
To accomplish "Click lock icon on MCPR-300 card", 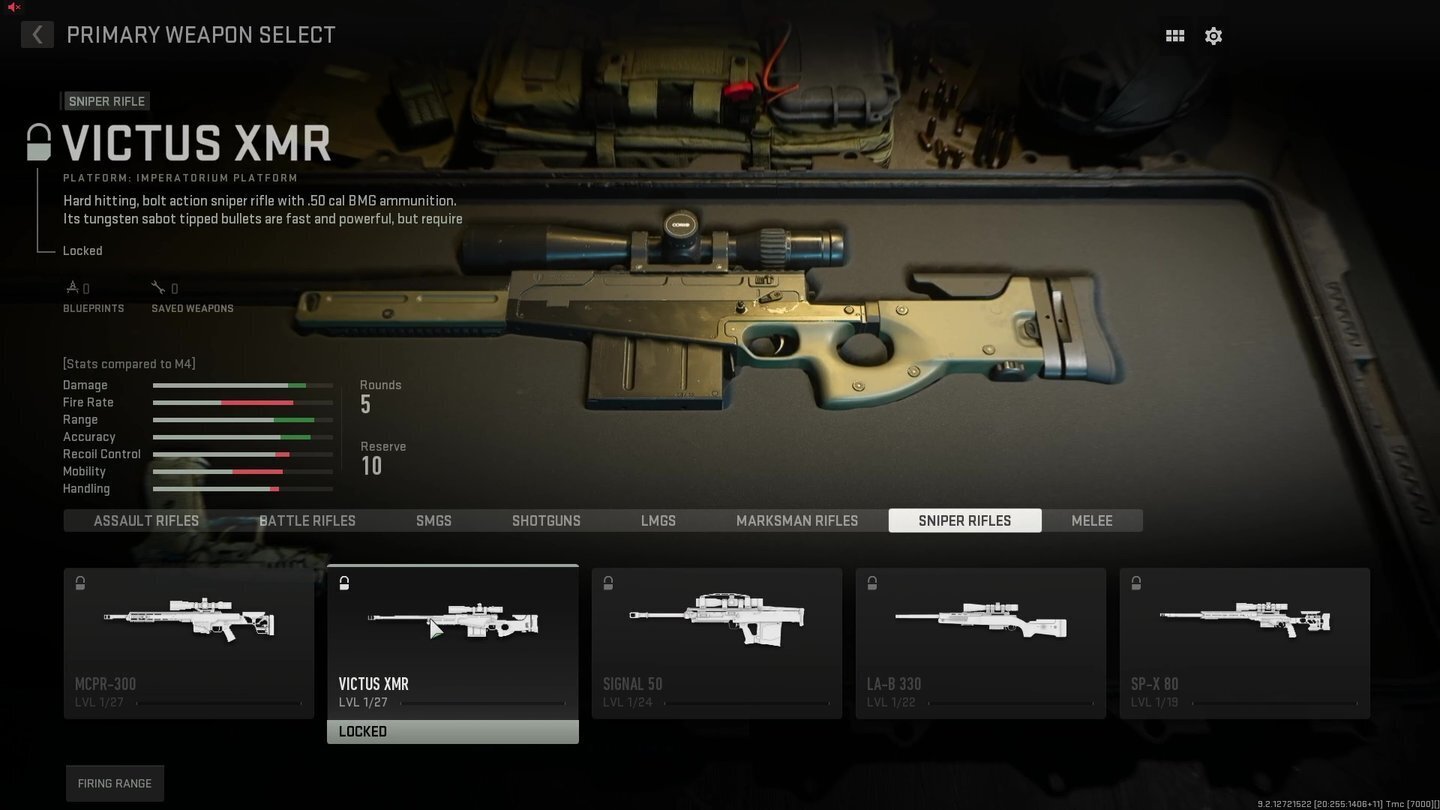I will [80, 583].
